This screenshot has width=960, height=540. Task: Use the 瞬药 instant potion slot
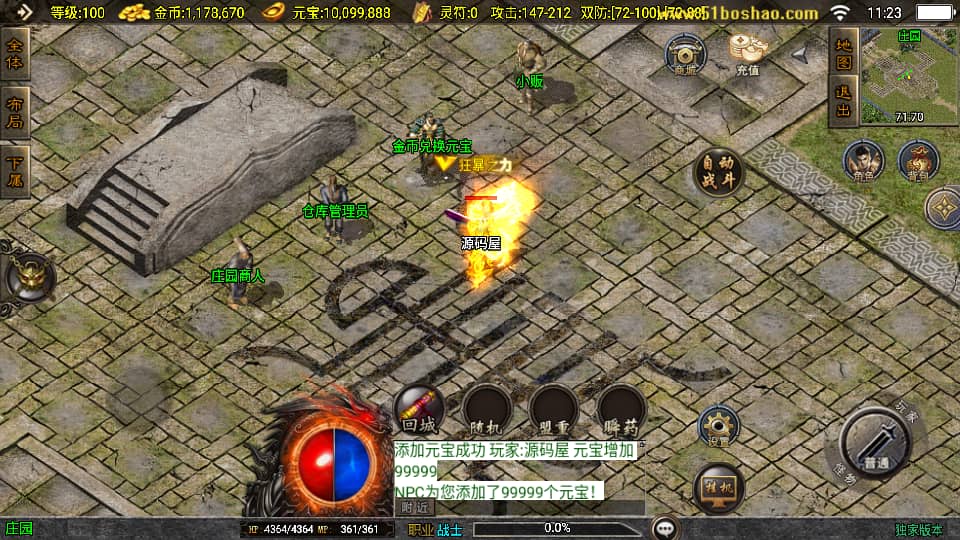coord(621,409)
